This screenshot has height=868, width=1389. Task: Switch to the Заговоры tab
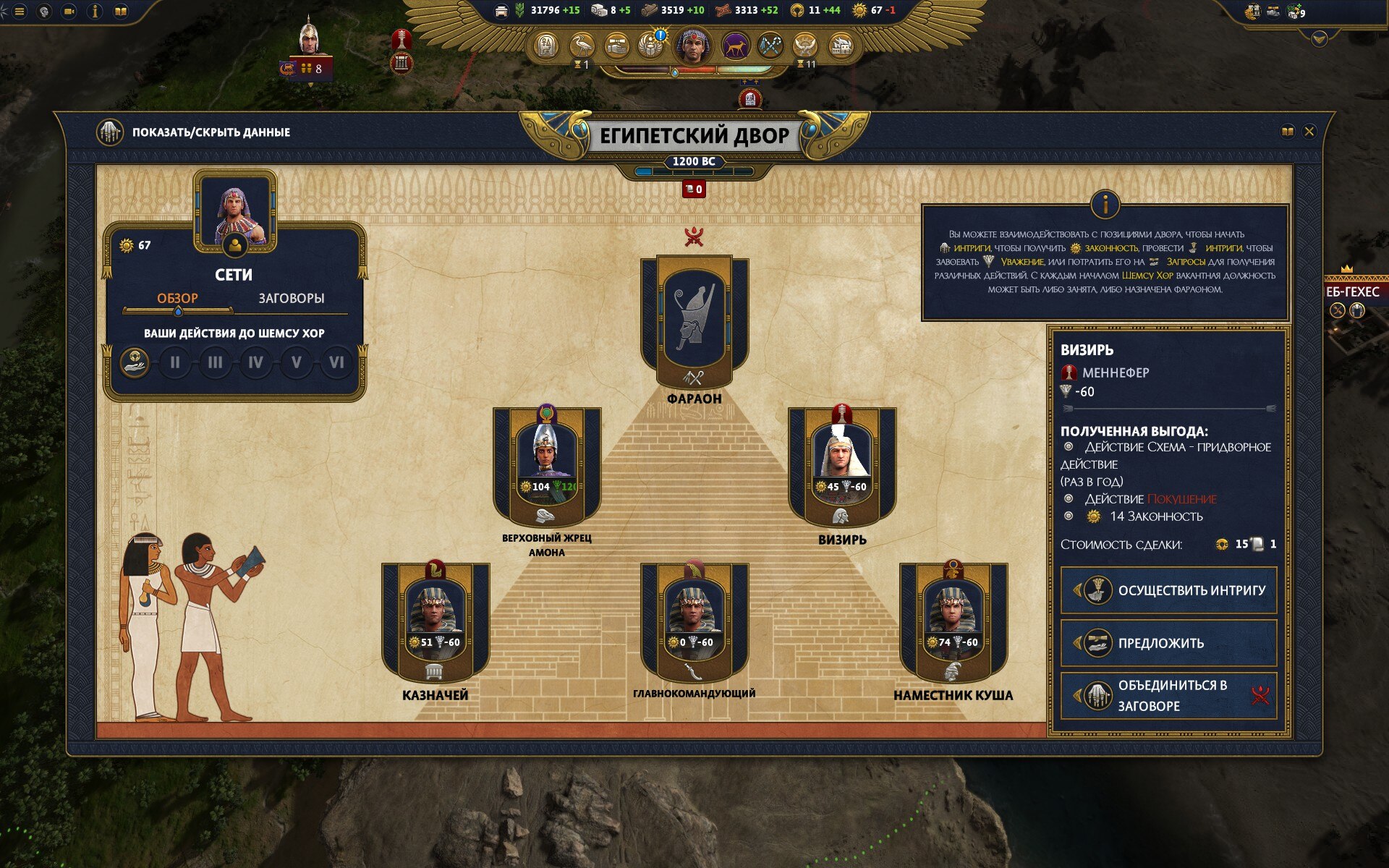coord(291,298)
